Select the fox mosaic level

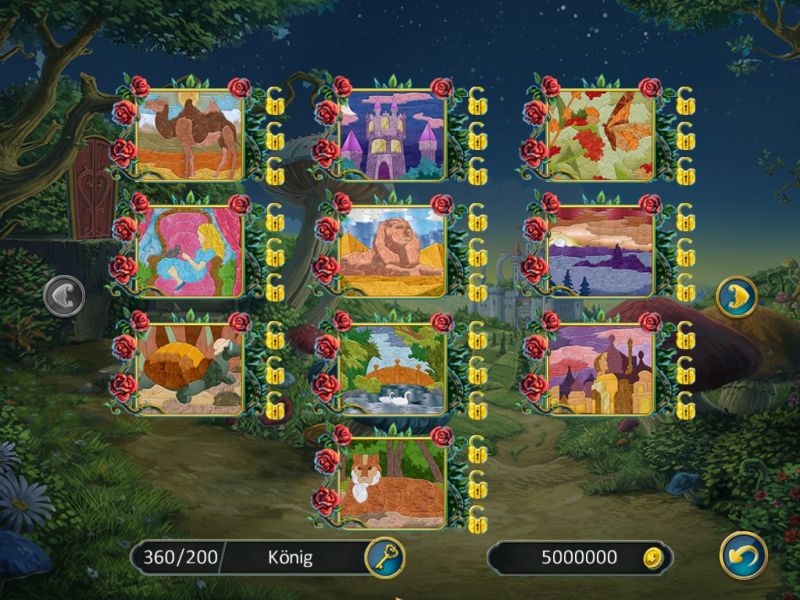[x=391, y=483]
